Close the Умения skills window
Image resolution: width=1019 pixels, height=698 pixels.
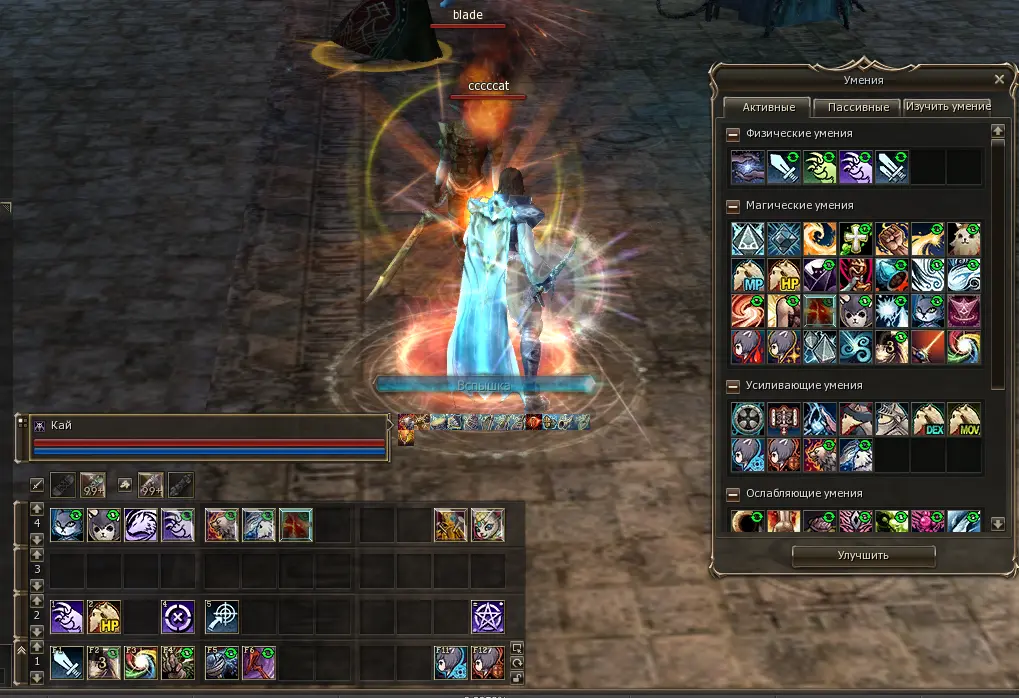[999, 79]
